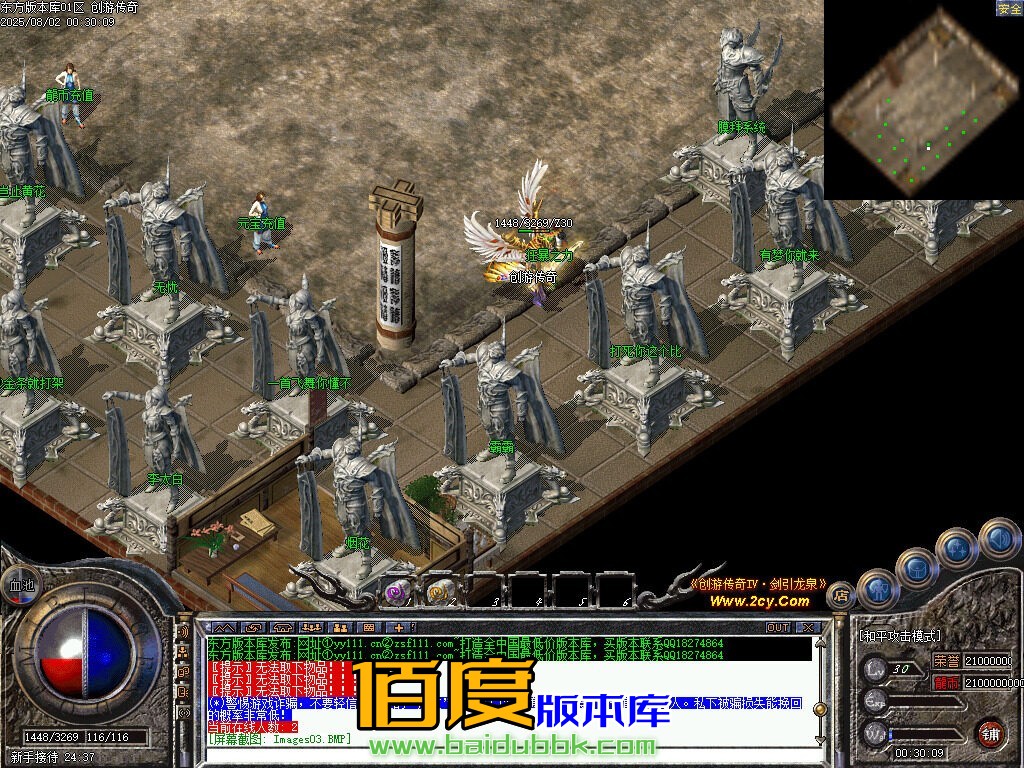The image size is (1024, 768).
Task: Click the OUT button above chat
Action: [x=778, y=628]
